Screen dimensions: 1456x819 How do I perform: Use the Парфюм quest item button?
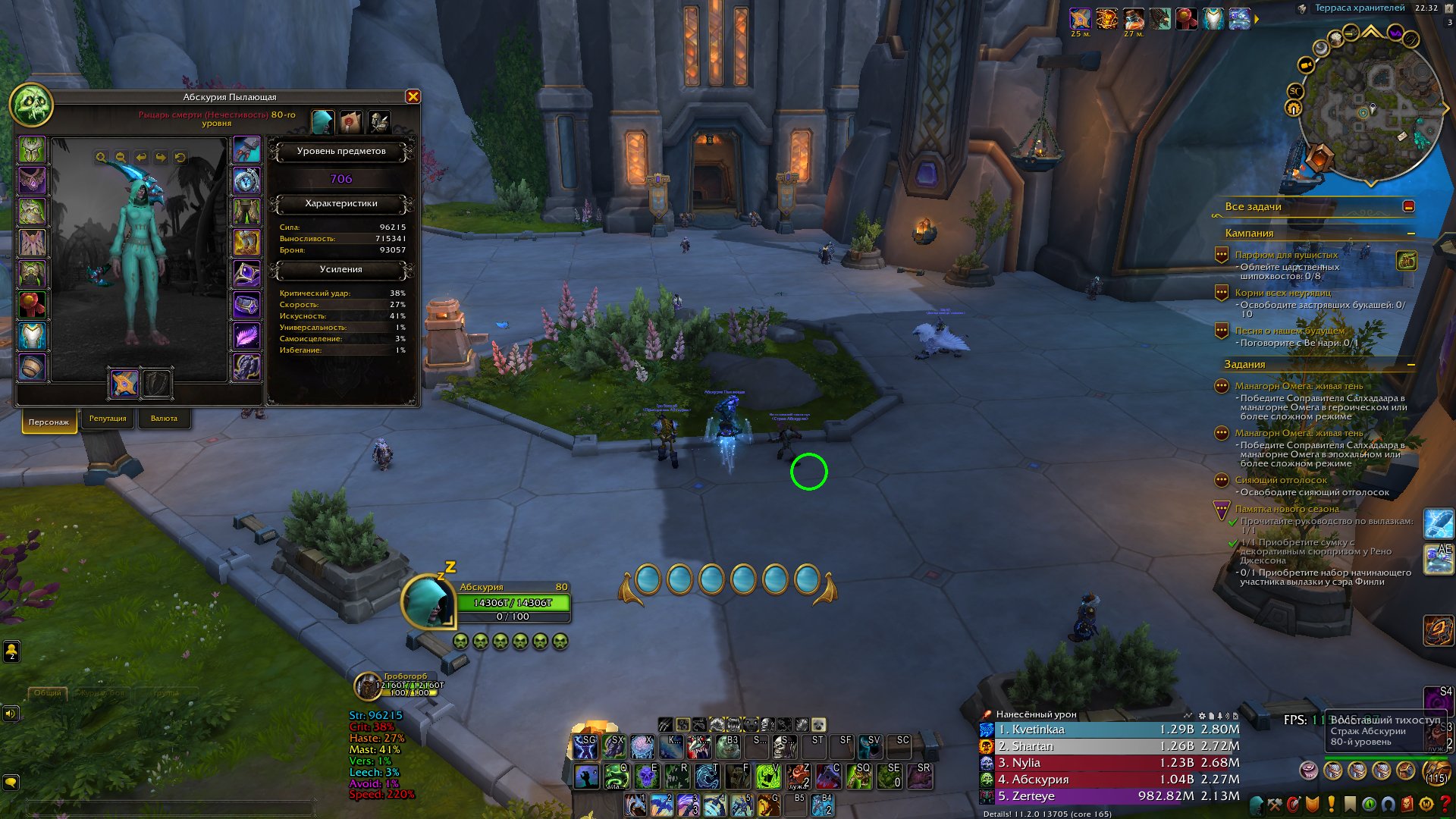(x=1407, y=261)
